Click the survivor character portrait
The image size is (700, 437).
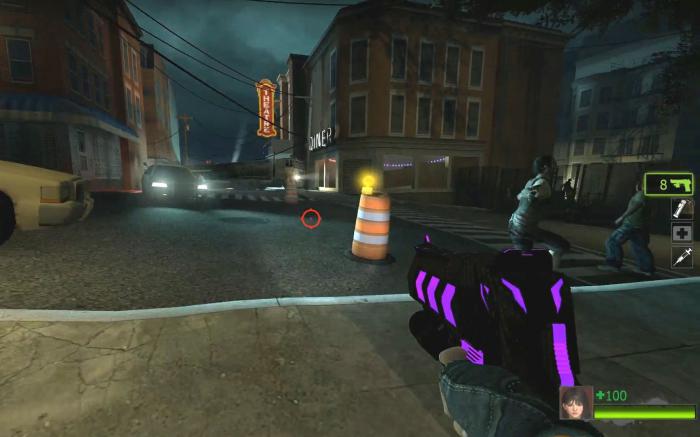point(576,403)
